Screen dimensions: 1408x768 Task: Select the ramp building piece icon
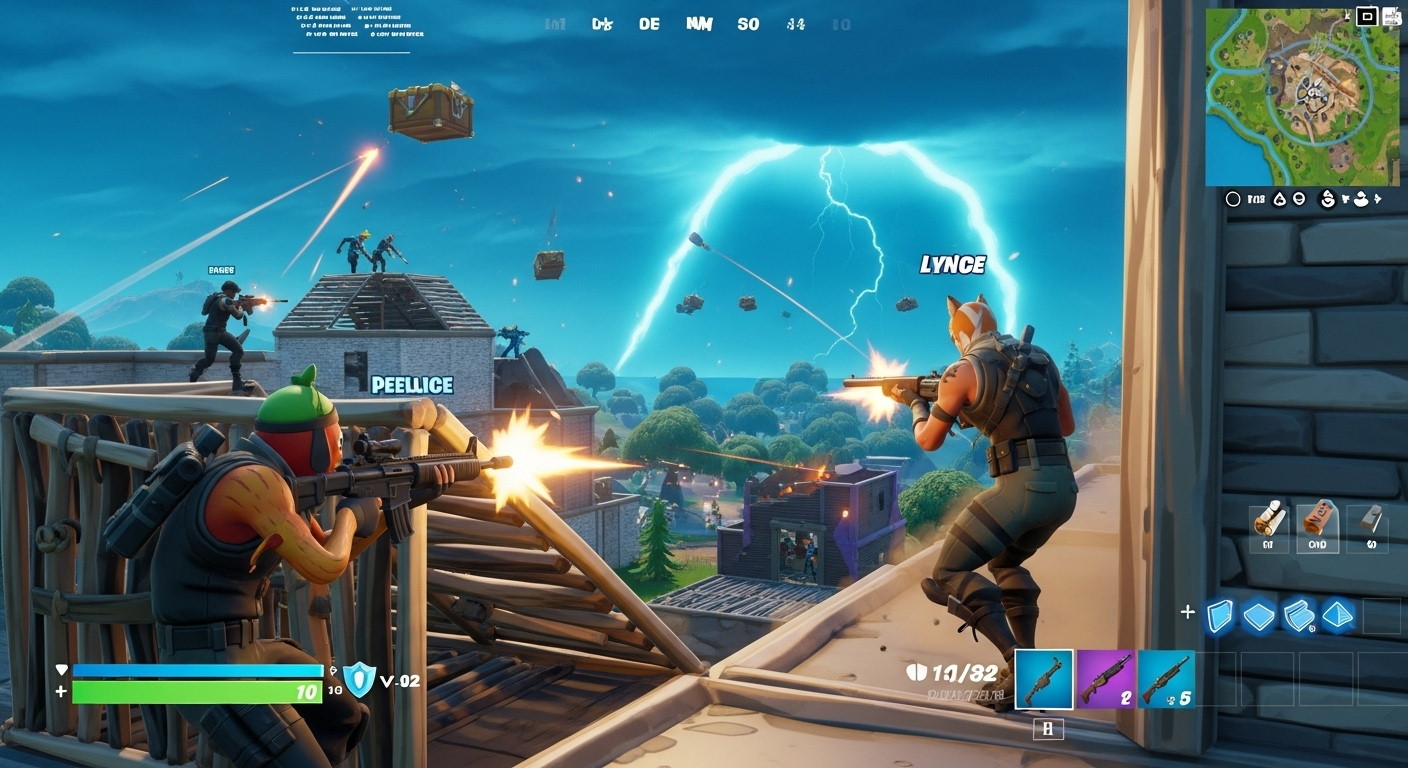pyautogui.click(x=1300, y=615)
